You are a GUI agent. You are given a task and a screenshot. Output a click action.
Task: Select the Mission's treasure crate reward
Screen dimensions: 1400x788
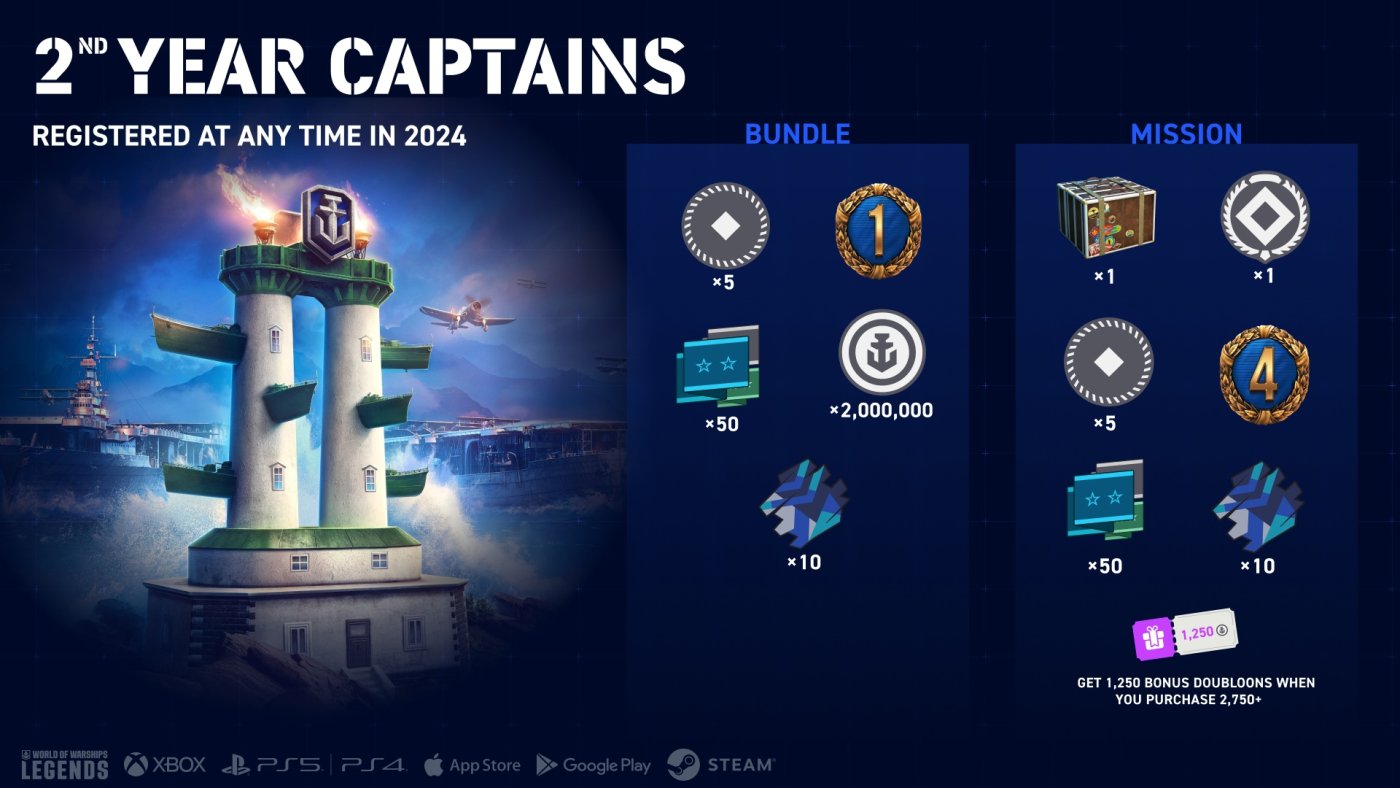1105,219
